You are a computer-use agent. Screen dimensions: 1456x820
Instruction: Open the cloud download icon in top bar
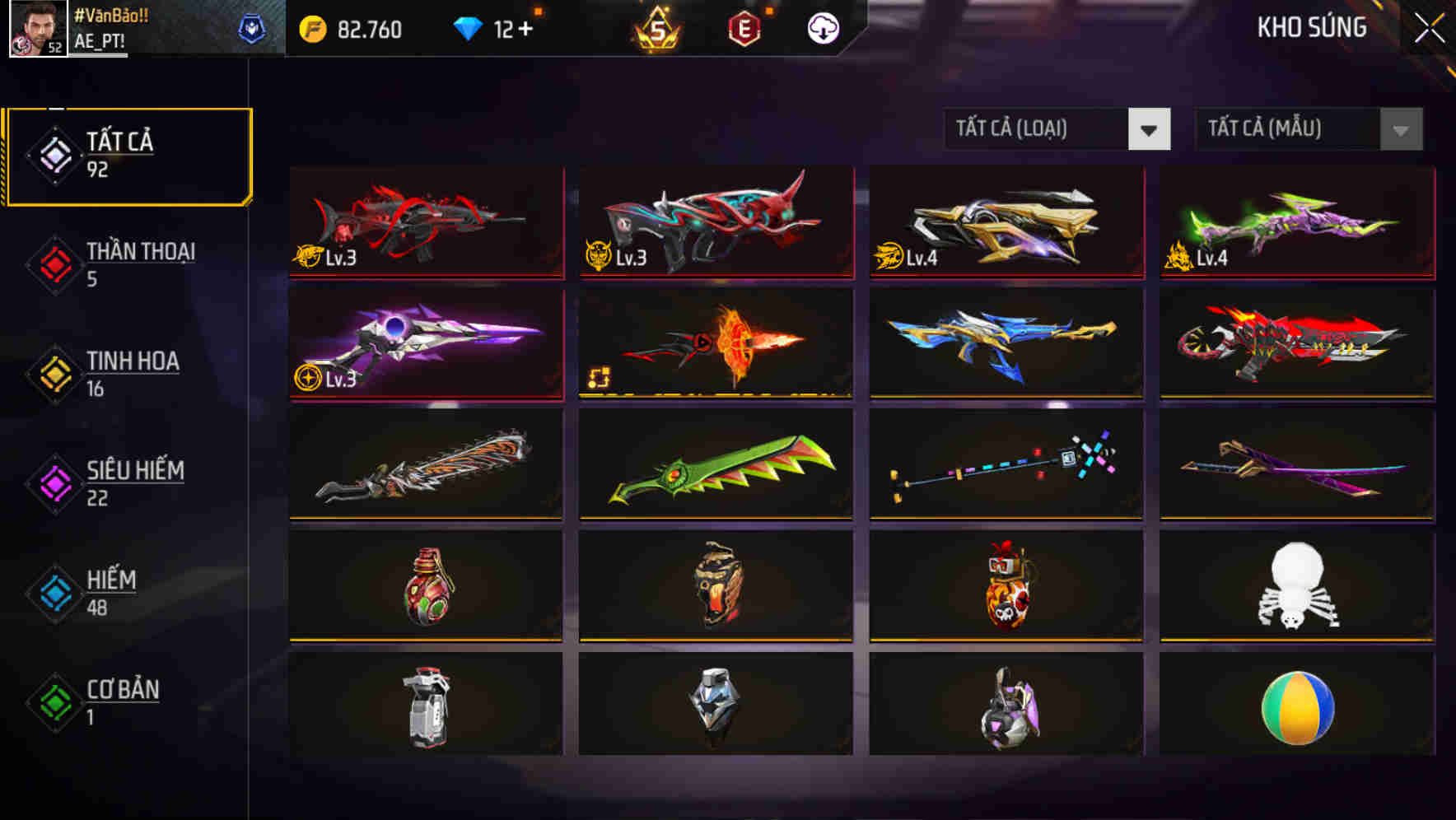[822, 27]
